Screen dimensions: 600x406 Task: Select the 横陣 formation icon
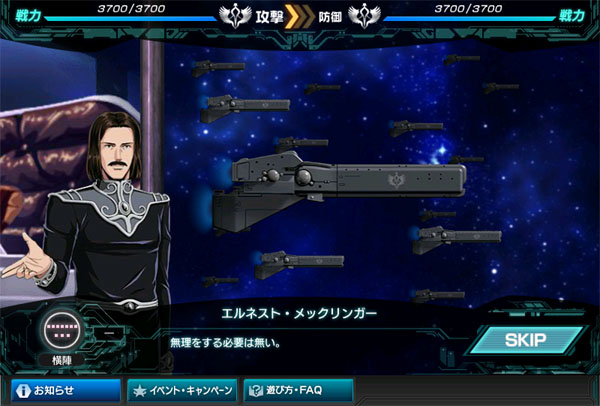pos(60,329)
